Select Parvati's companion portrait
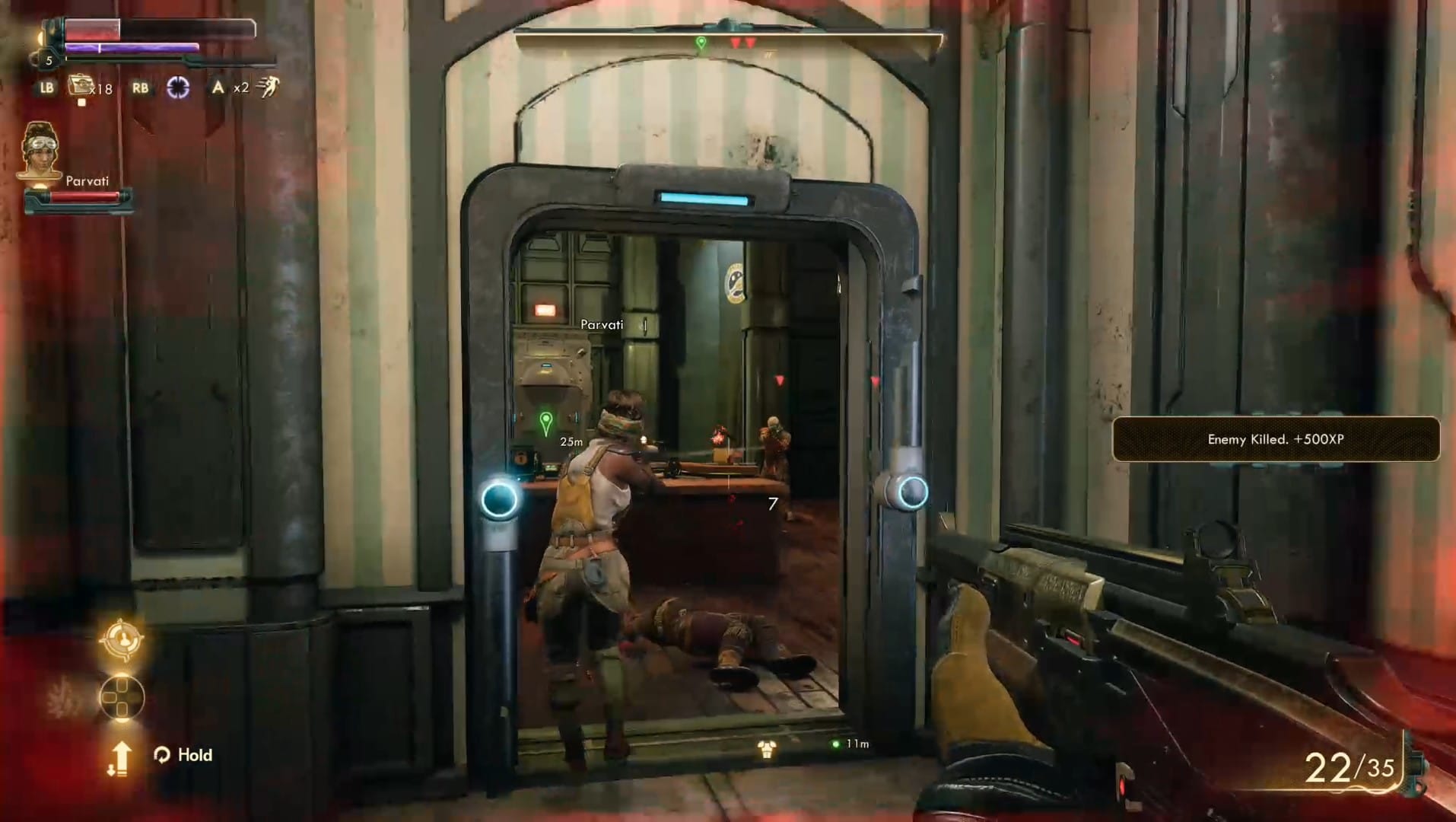Image resolution: width=1456 pixels, height=822 pixels. [x=40, y=151]
